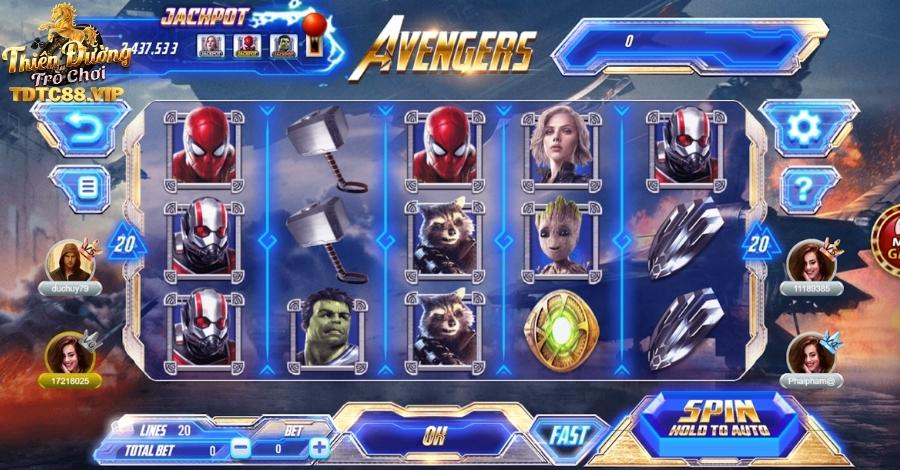Show help with the question mark button

pos(802,185)
